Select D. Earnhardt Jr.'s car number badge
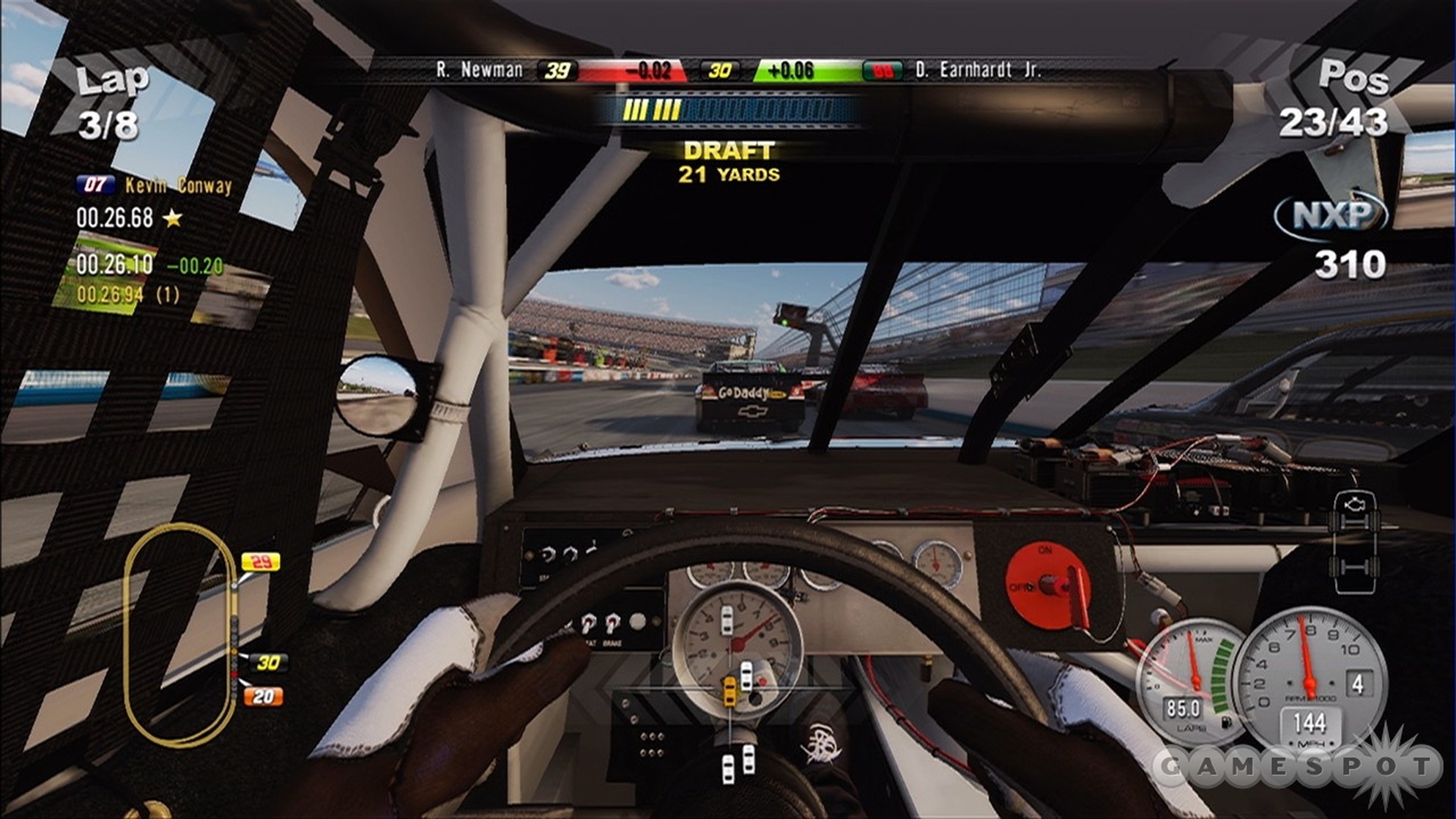The height and width of the screenshot is (819, 1456). tap(883, 70)
